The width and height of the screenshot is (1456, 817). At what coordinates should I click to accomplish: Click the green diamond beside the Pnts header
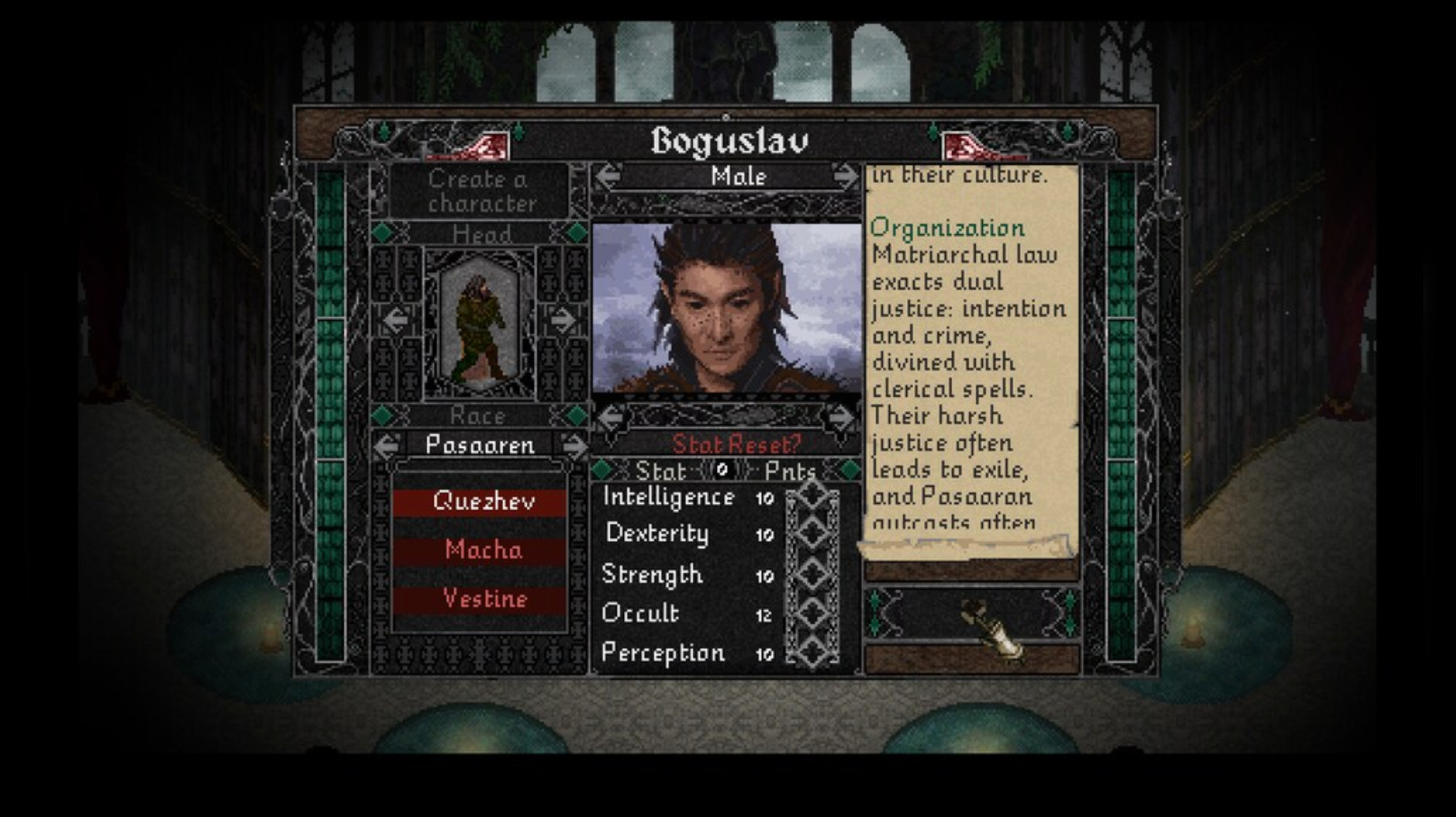coord(846,471)
